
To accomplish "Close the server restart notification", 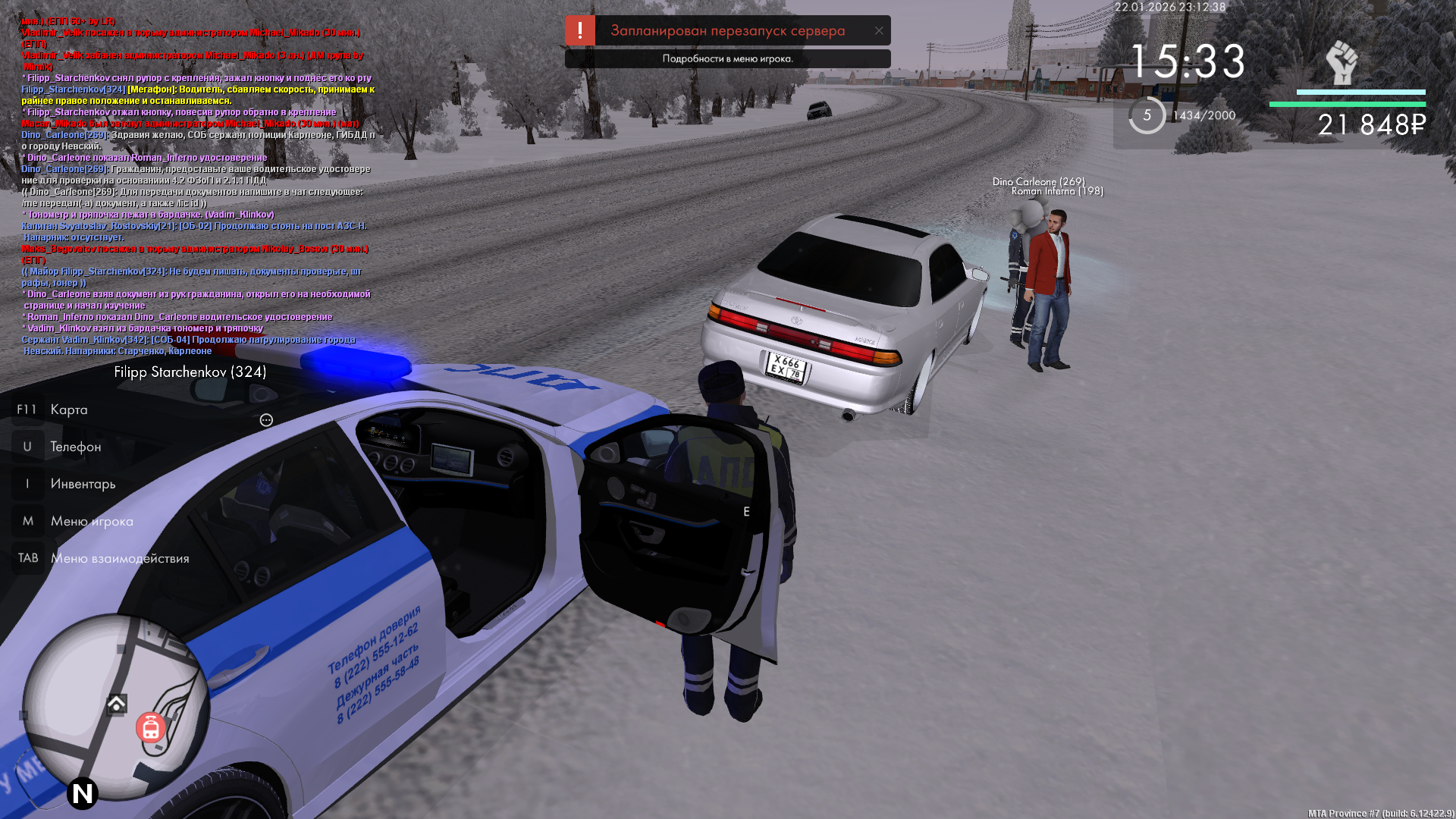I will 879,31.
